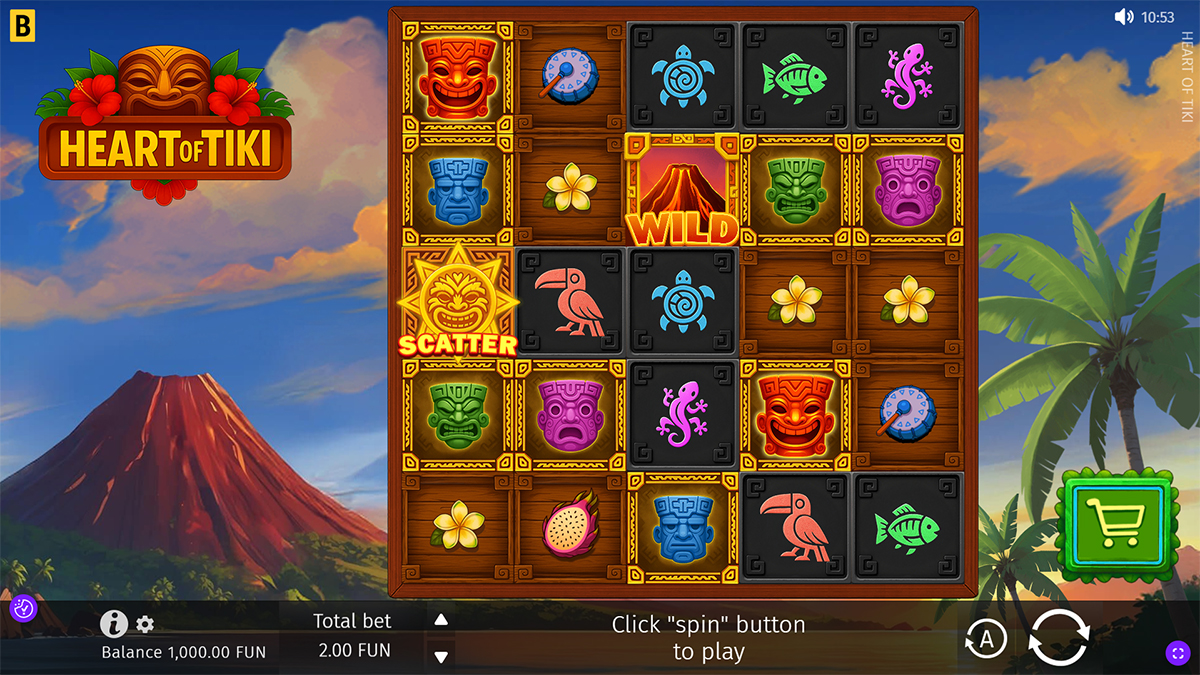Show the game info paytable
The height and width of the screenshot is (675, 1200).
[x=113, y=624]
